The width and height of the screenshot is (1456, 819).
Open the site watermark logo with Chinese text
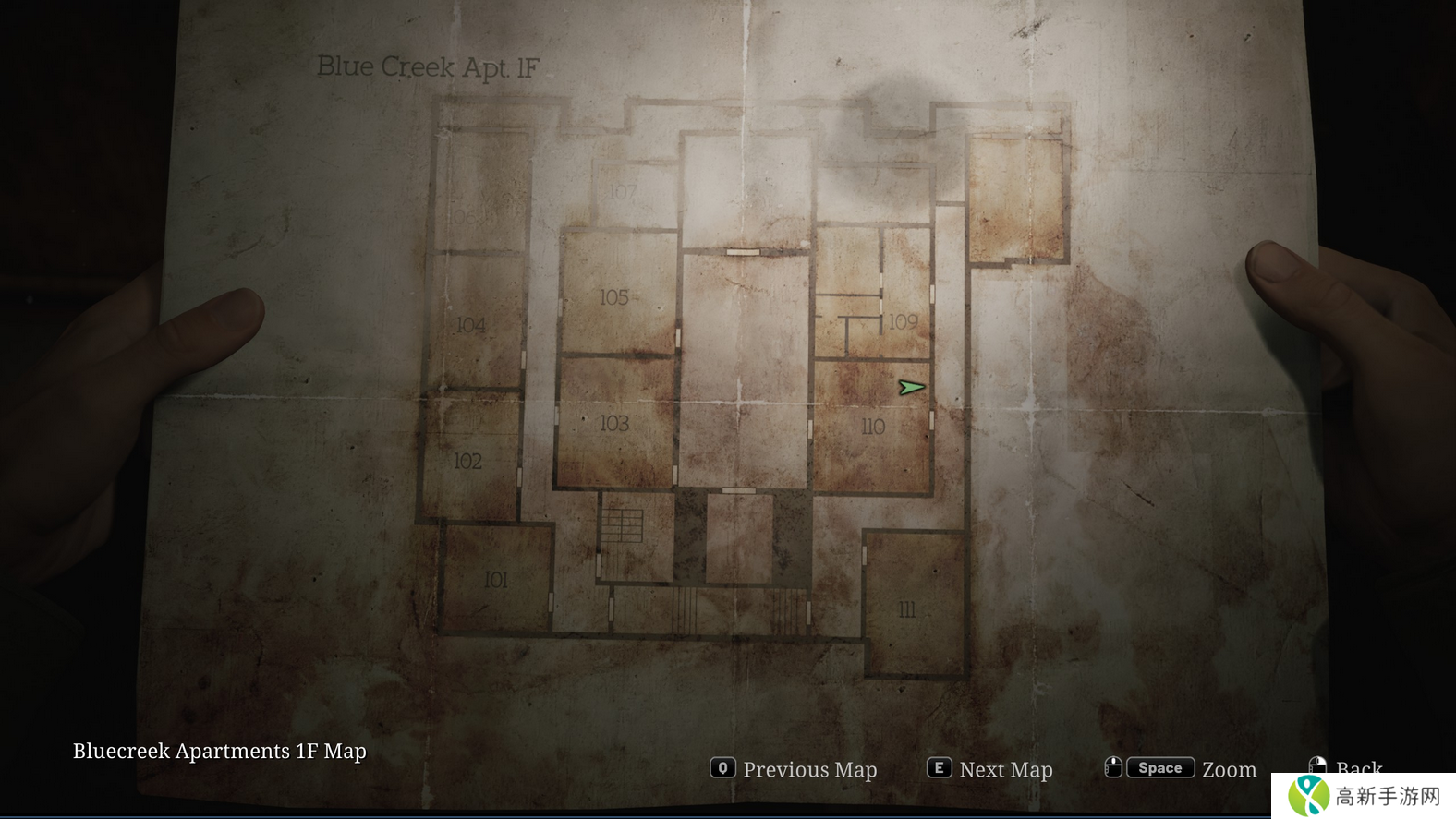coord(1364,796)
